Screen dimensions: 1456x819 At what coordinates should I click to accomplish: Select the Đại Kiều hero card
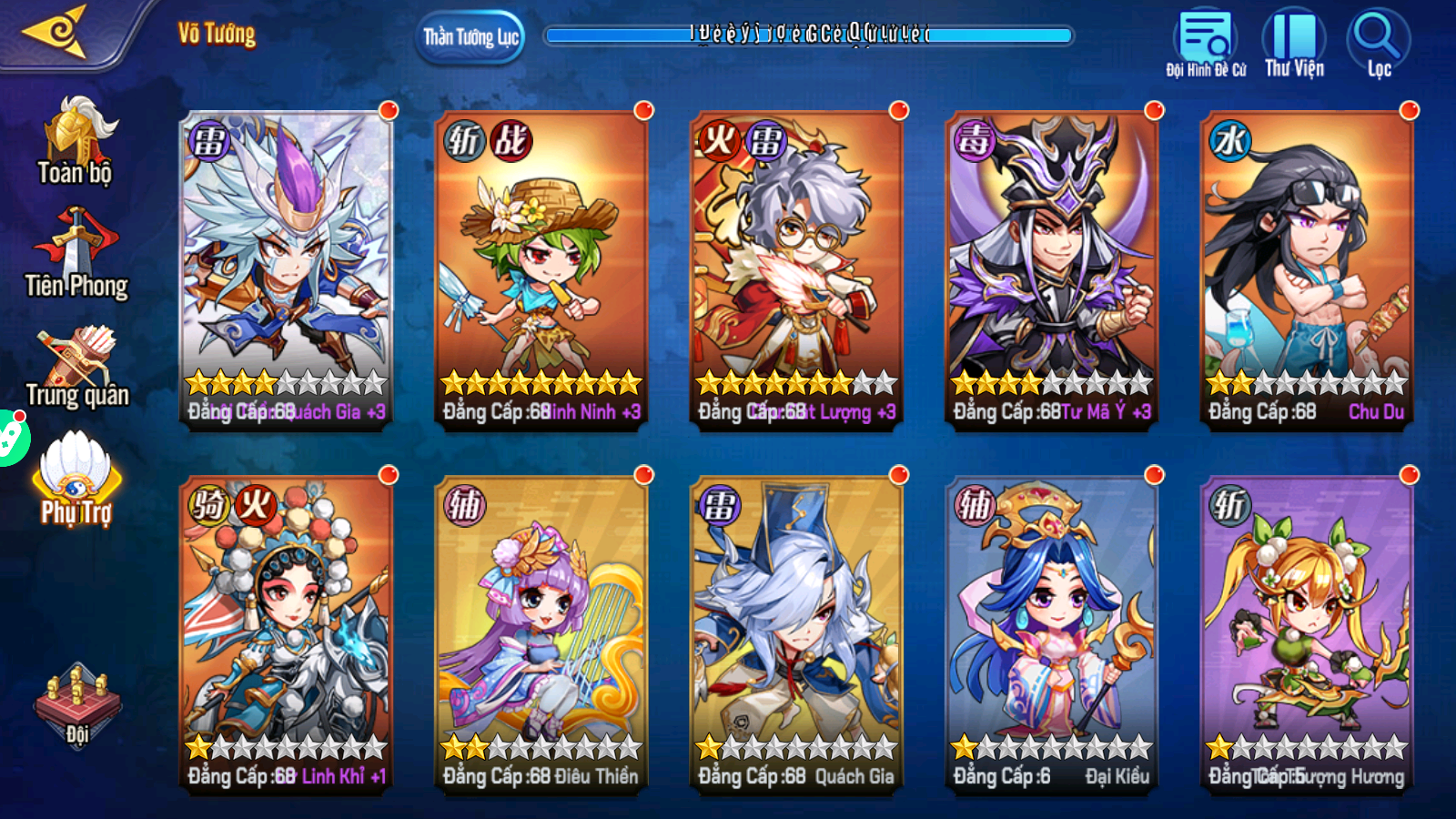tap(1052, 634)
